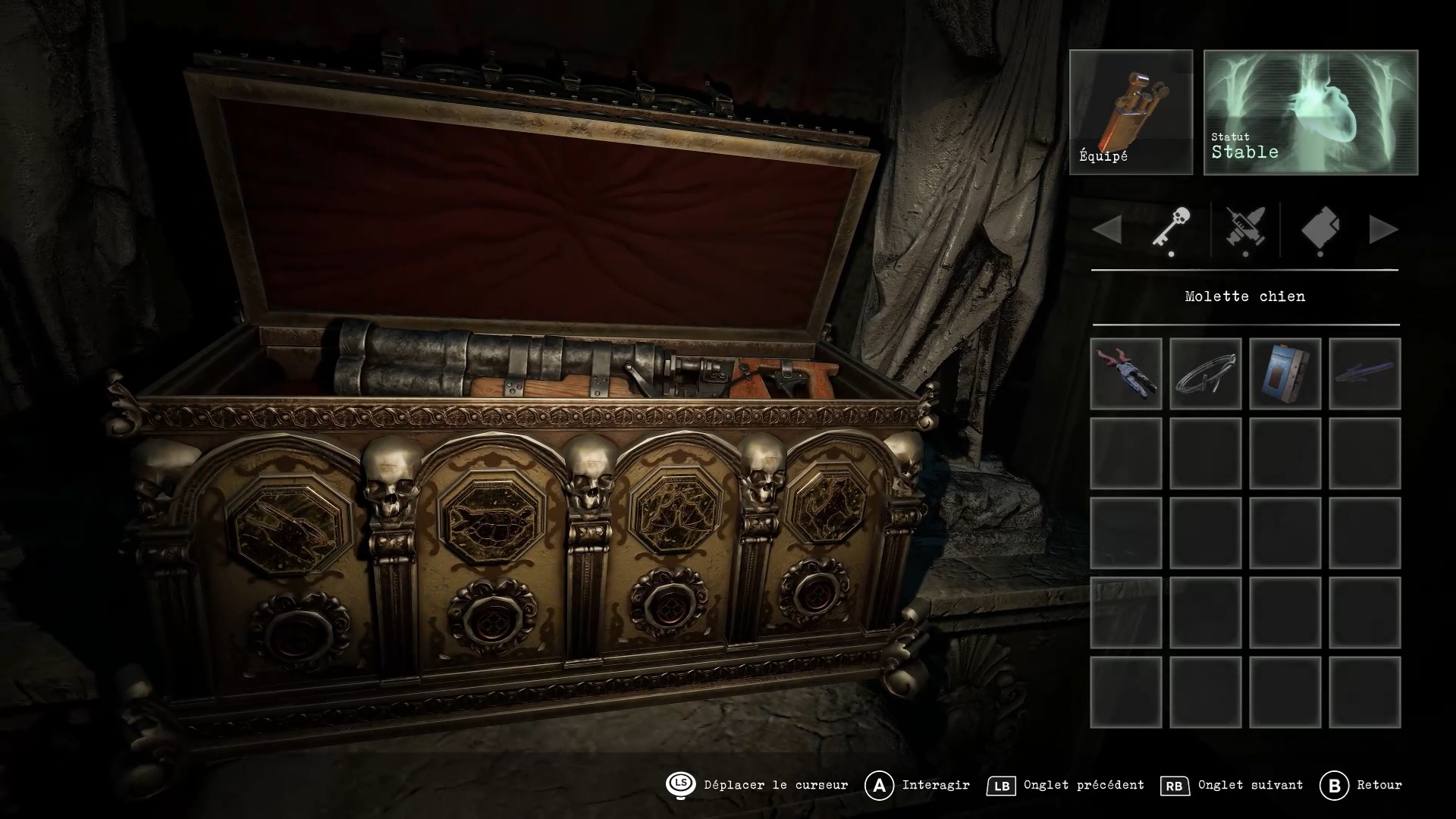Image resolution: width=1456 pixels, height=819 pixels.
Task: Click the Onglet précédent label
Action: pos(1084,785)
